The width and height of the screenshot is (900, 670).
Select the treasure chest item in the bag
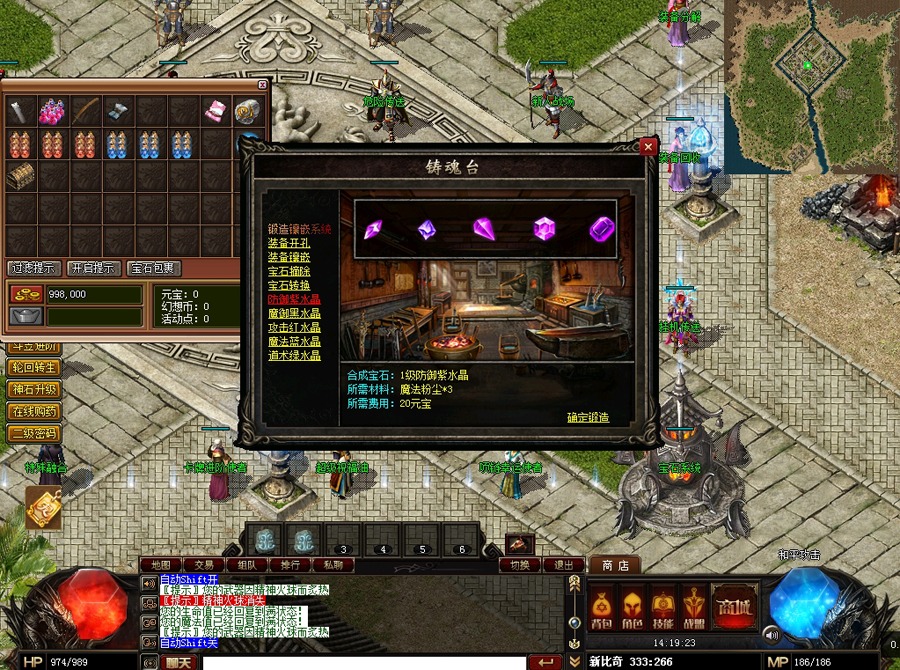click(x=19, y=176)
